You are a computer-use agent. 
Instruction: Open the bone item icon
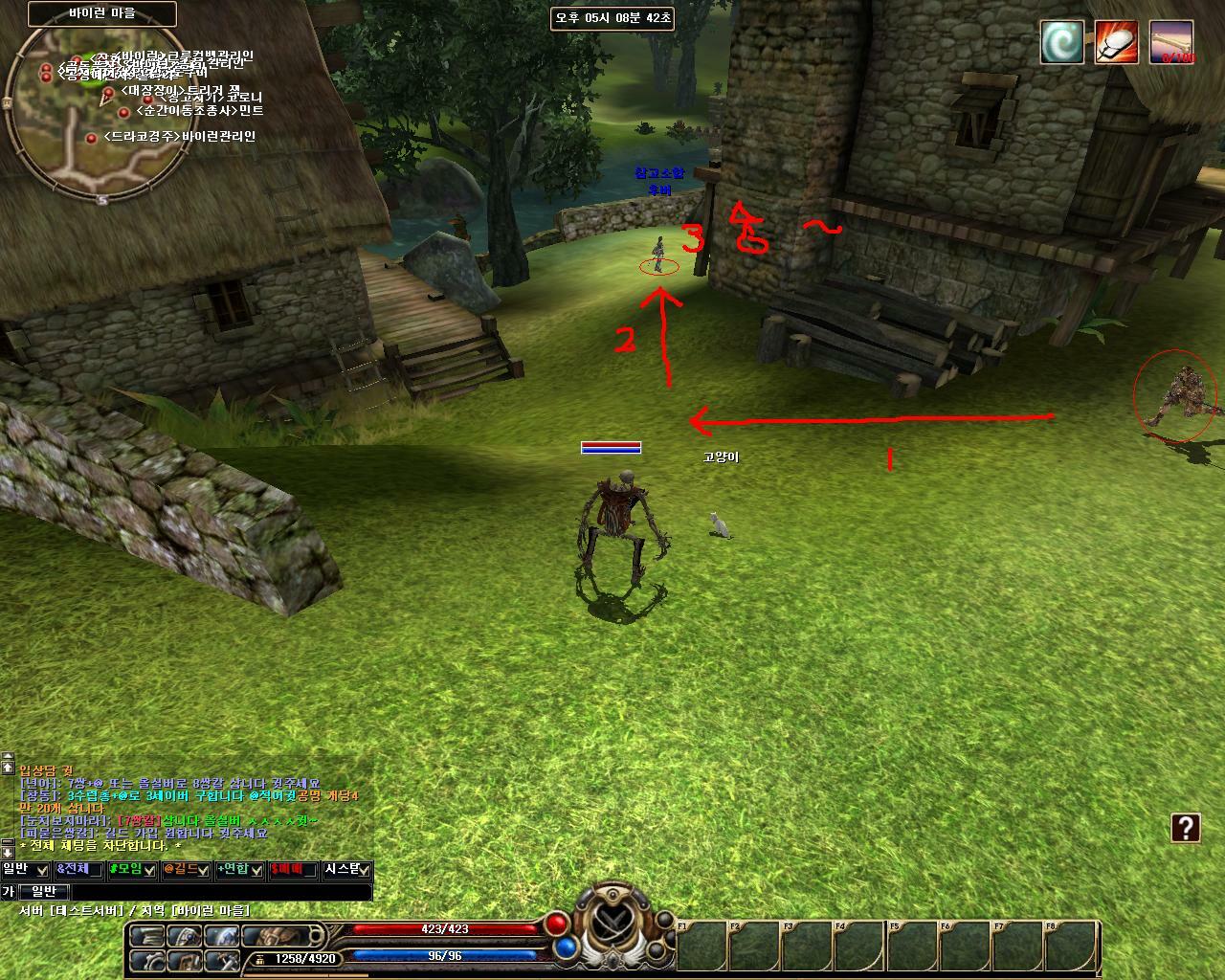(1171, 42)
